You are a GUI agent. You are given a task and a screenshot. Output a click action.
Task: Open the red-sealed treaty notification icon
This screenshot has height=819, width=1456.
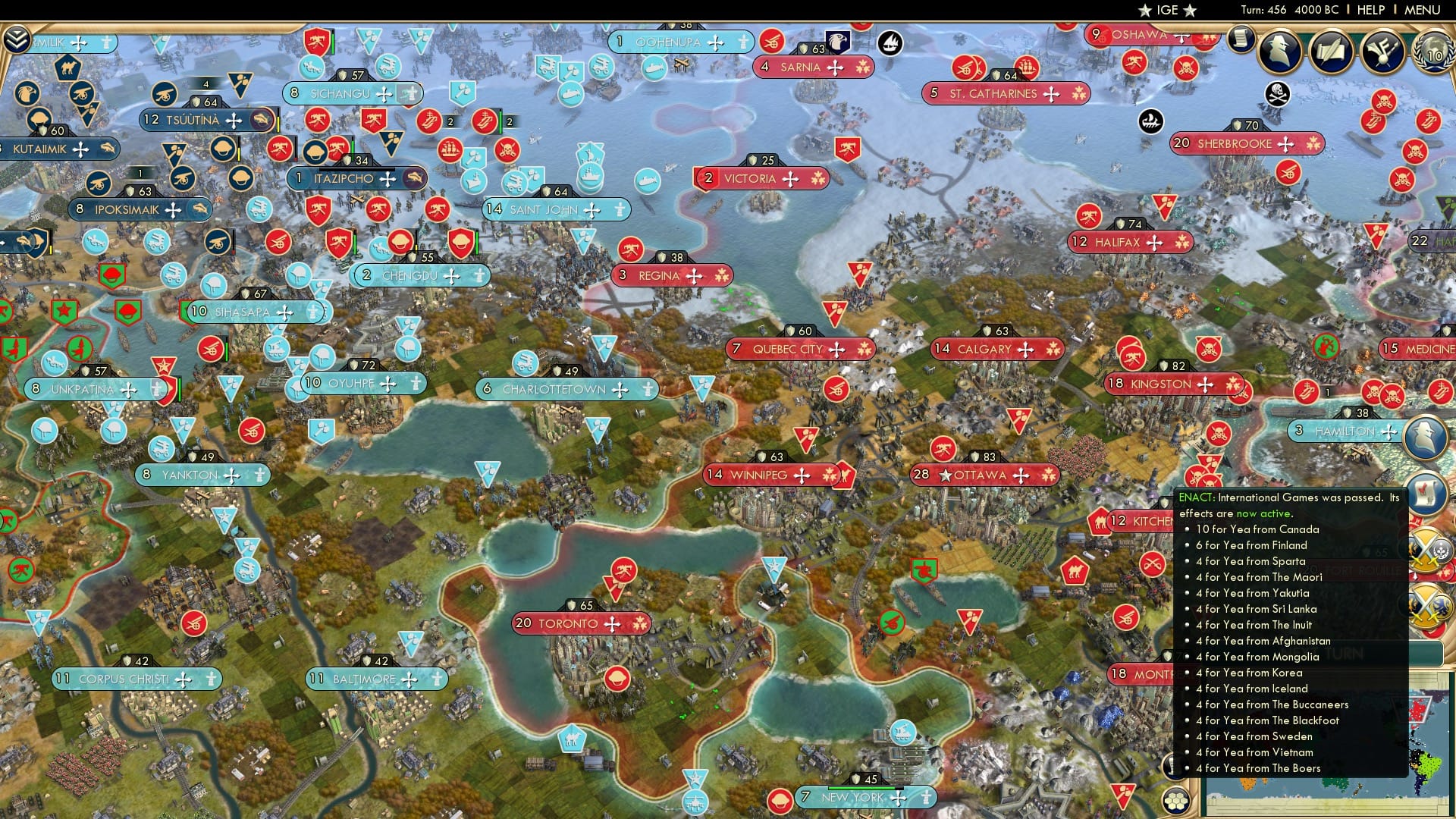pyautogui.click(x=1424, y=494)
